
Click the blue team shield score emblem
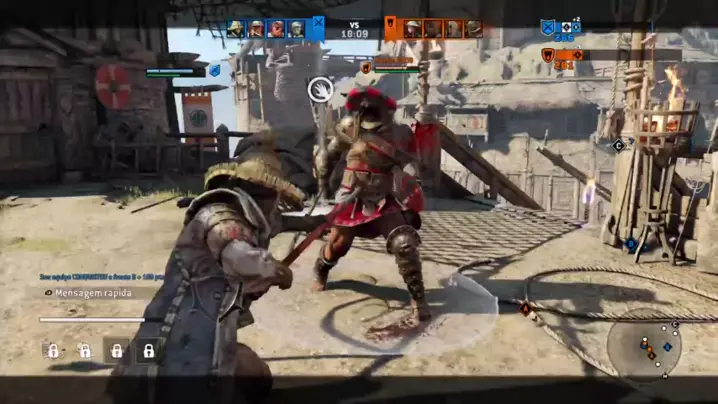pos(548,28)
